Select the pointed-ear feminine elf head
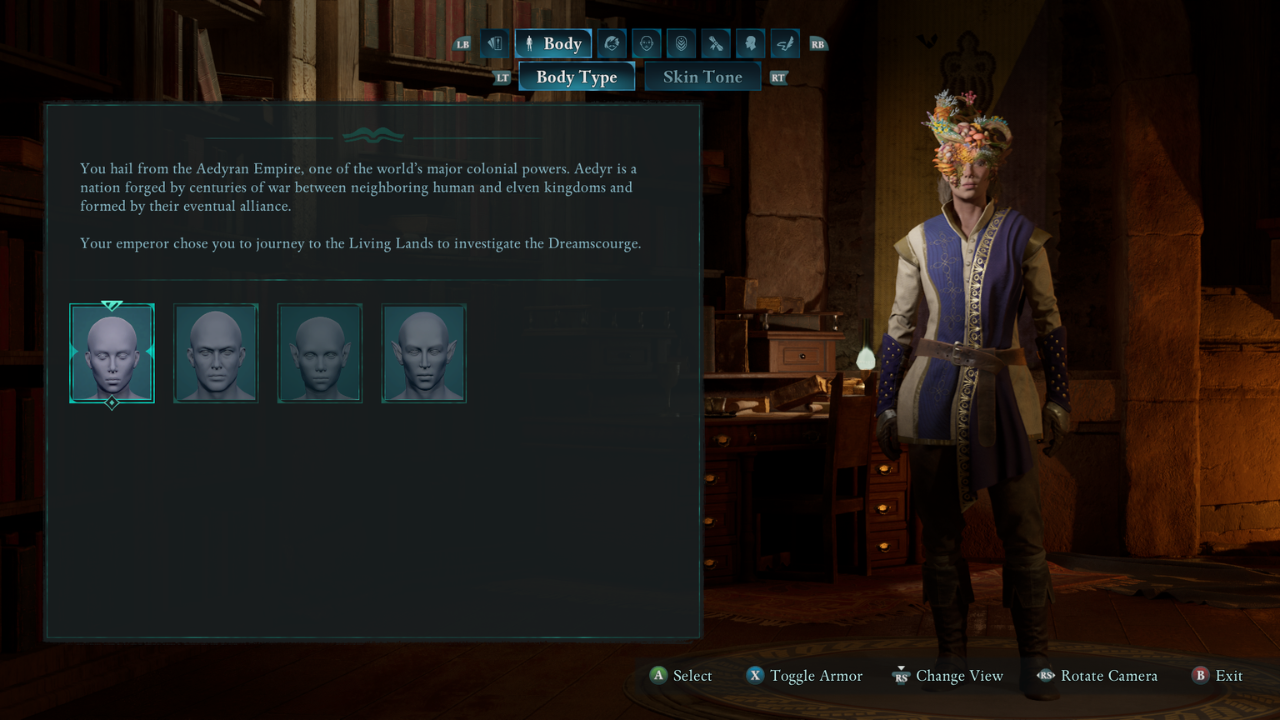 (320, 353)
